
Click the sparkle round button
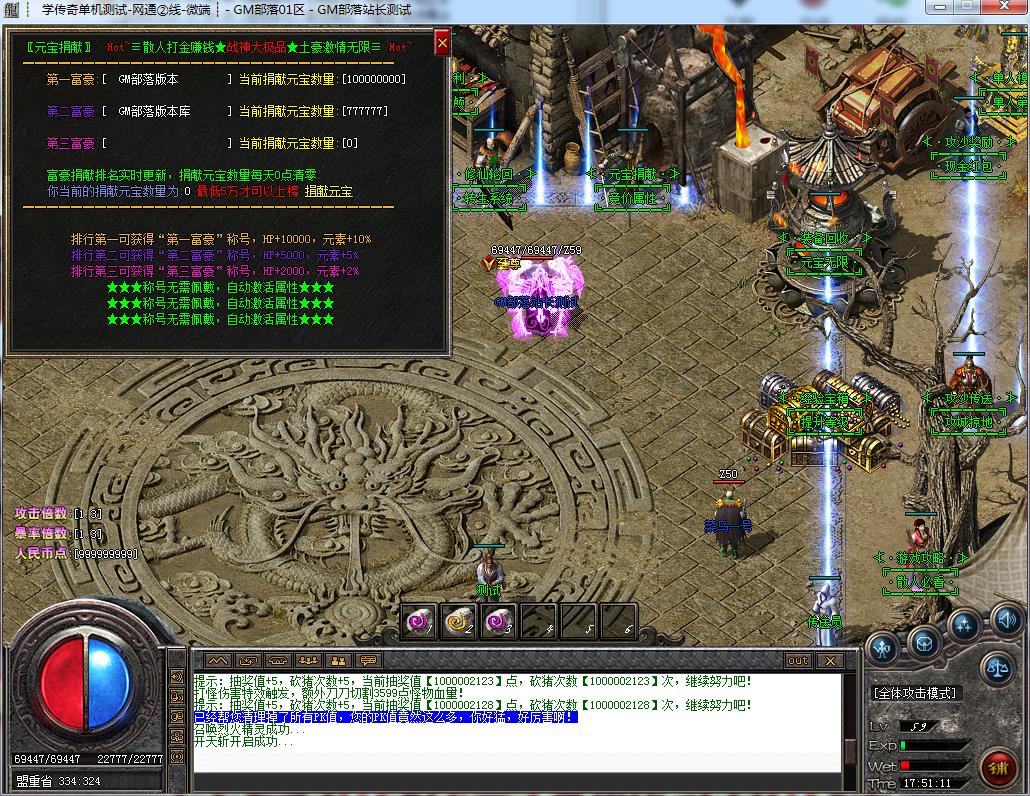pyautogui.click(x=964, y=625)
